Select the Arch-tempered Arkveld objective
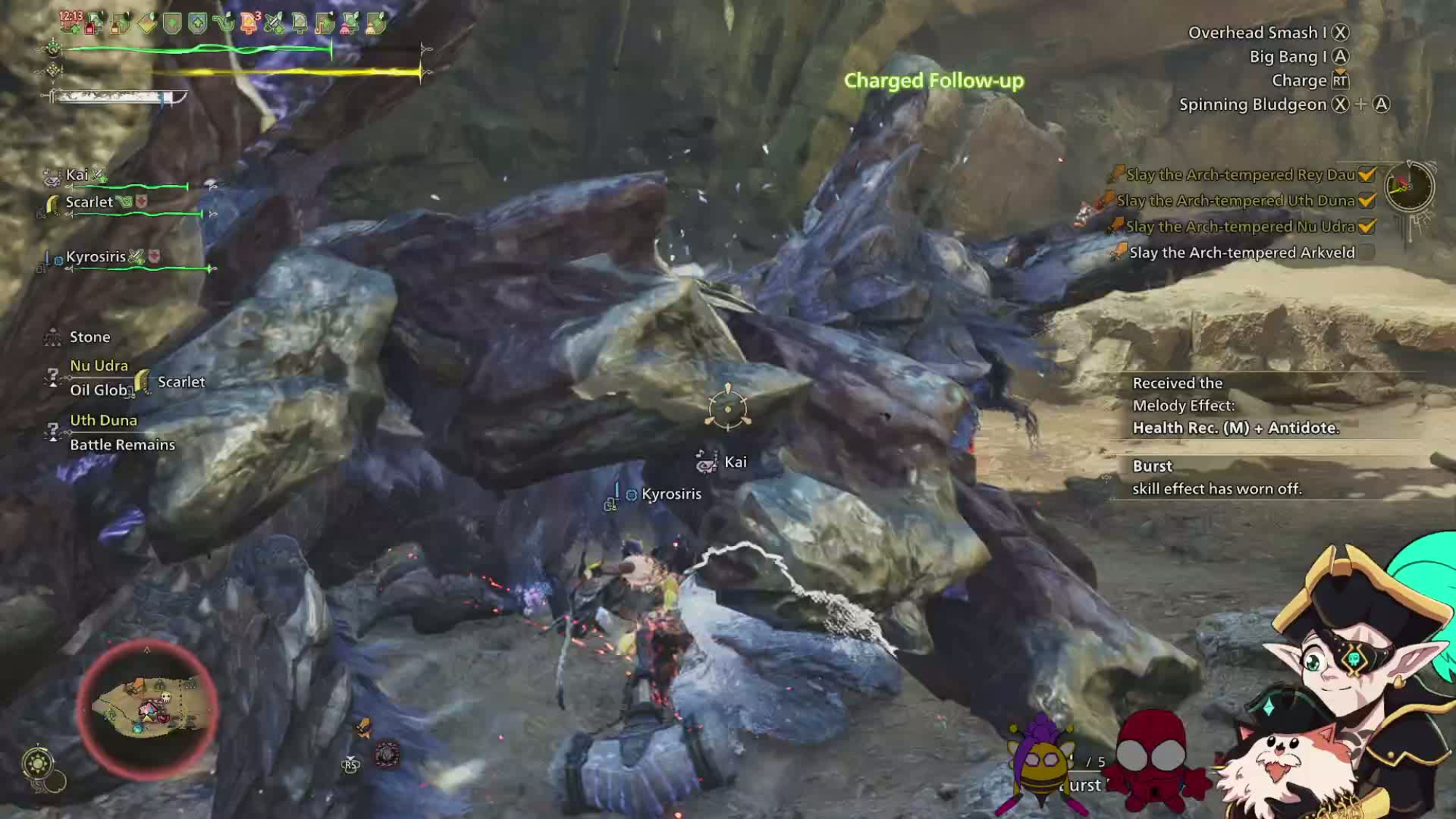1456x819 pixels. (1241, 253)
